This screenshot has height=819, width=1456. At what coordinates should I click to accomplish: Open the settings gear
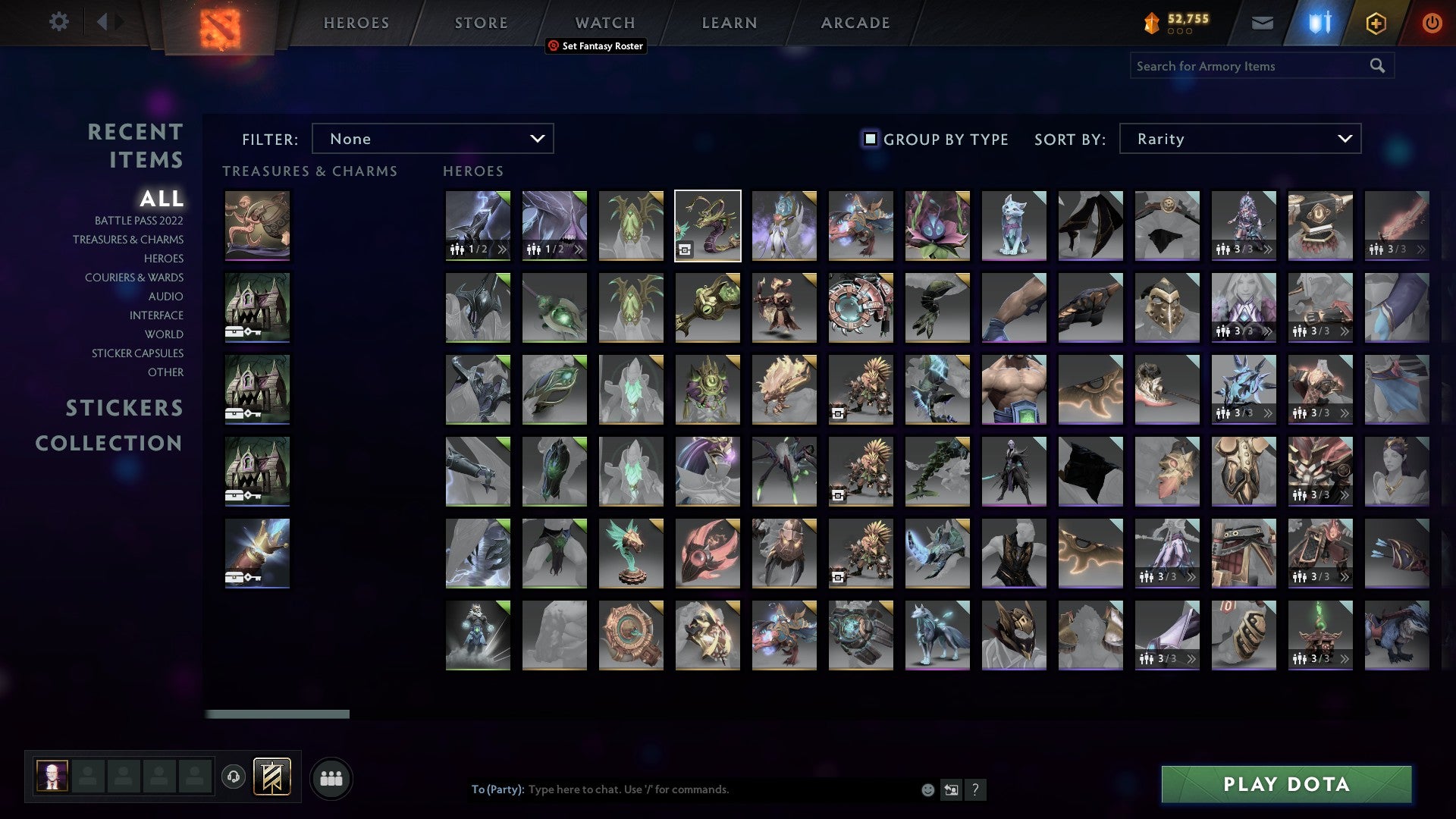pos(58,22)
